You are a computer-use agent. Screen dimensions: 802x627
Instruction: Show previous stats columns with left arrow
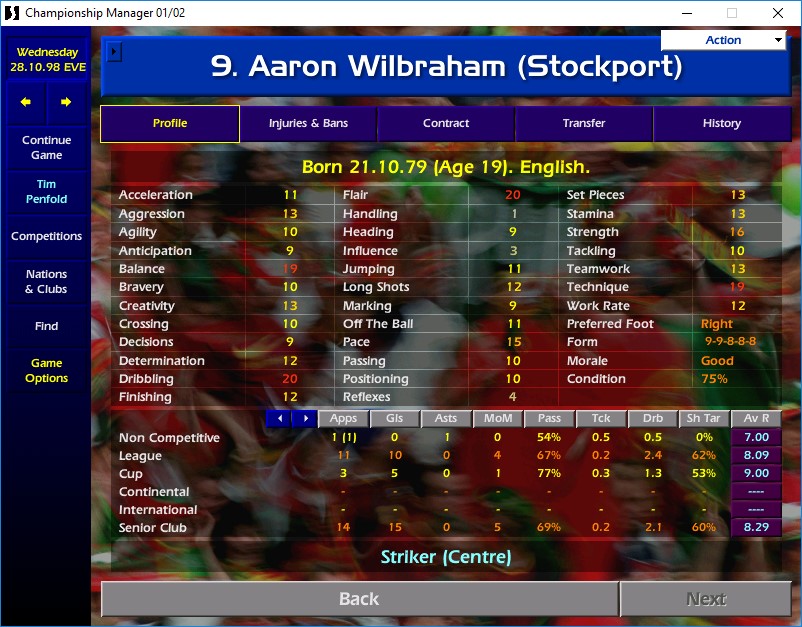[280, 419]
